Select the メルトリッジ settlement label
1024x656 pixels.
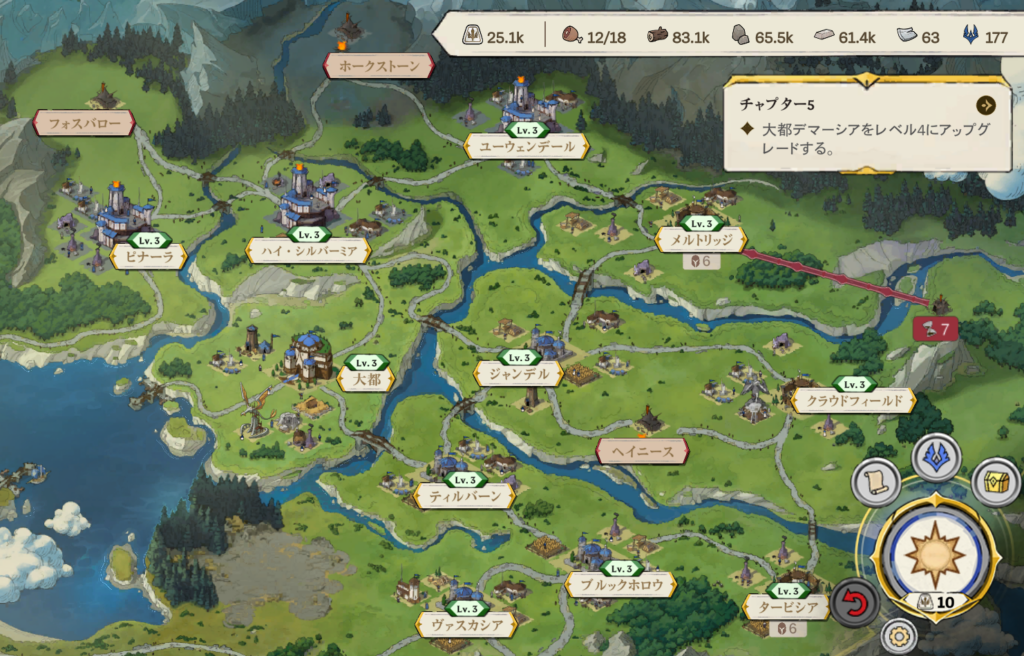pos(701,240)
